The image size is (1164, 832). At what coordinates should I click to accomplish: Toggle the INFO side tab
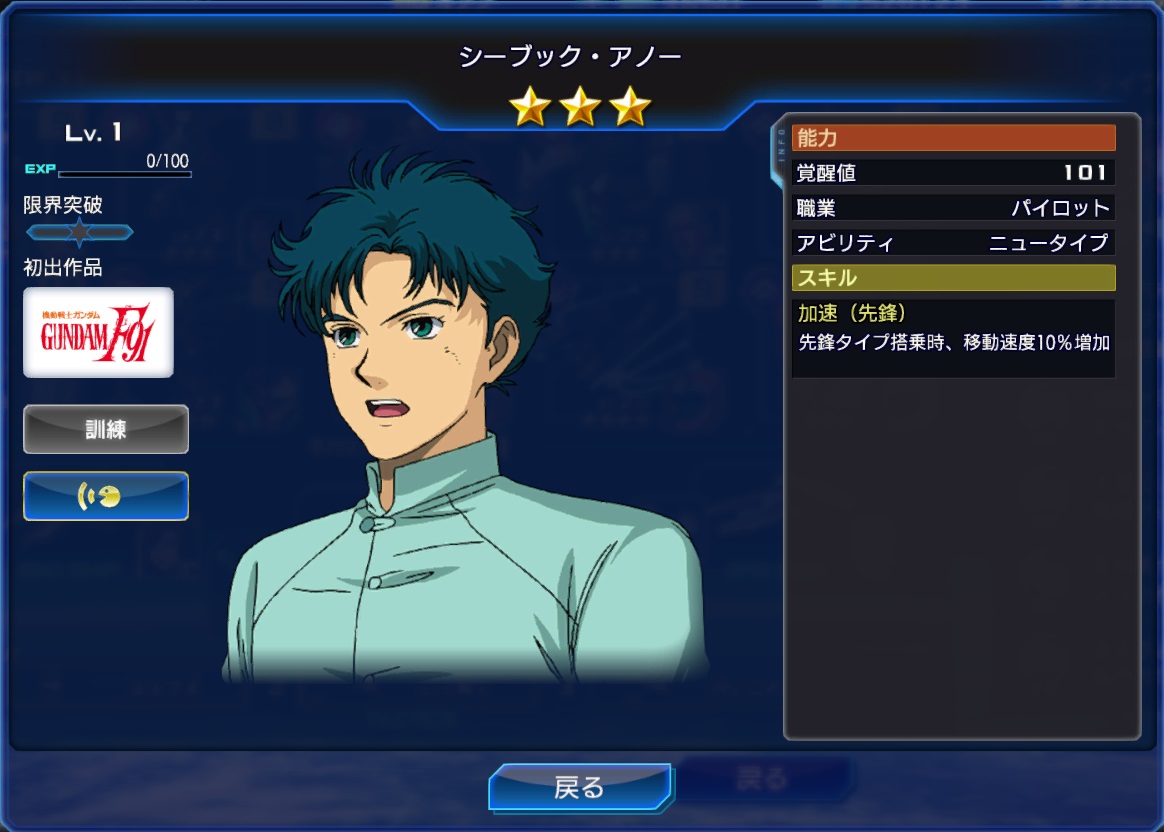(x=779, y=153)
